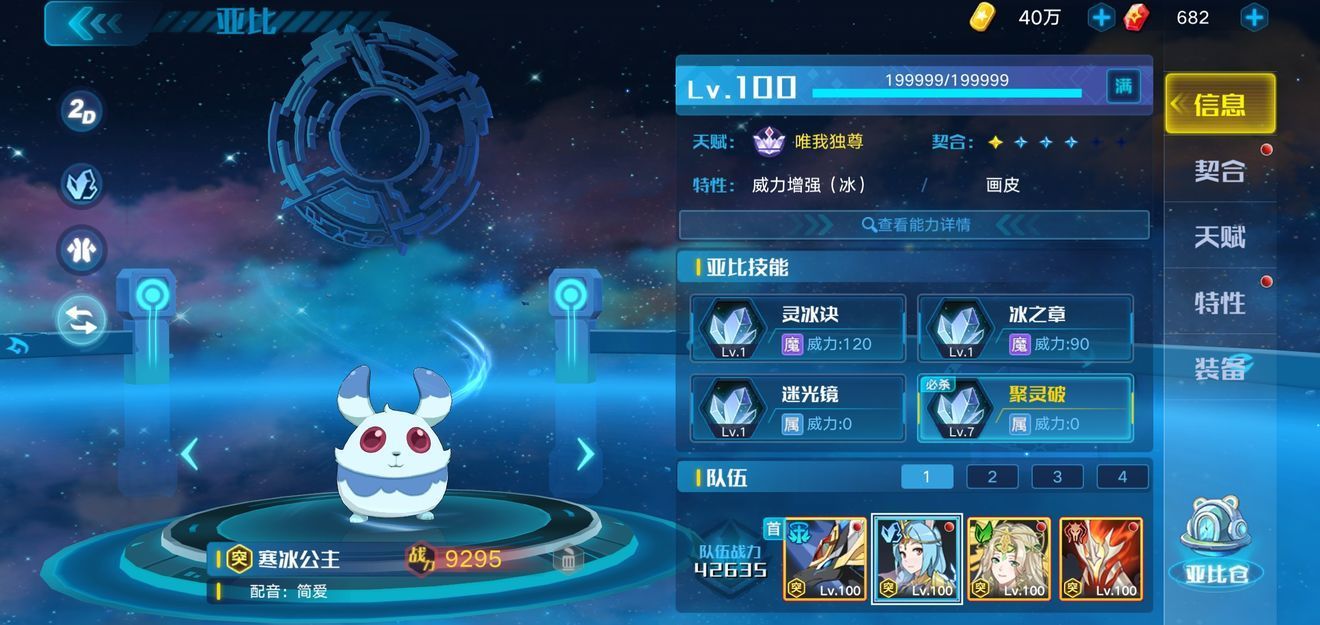Open 查看能力详情 ability details
The width and height of the screenshot is (1320, 625).
[x=914, y=225]
